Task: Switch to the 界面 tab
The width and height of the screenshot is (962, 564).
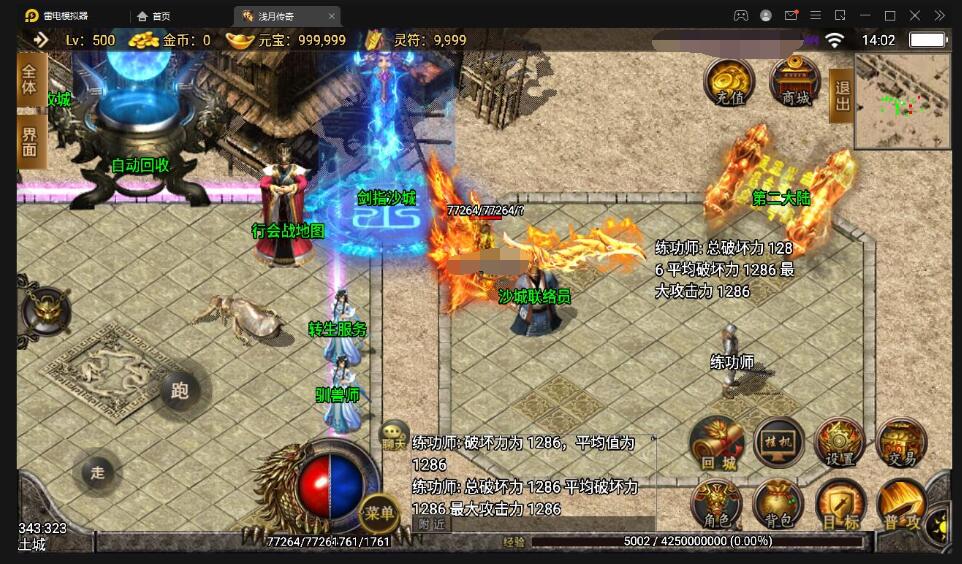Action: click(31, 141)
